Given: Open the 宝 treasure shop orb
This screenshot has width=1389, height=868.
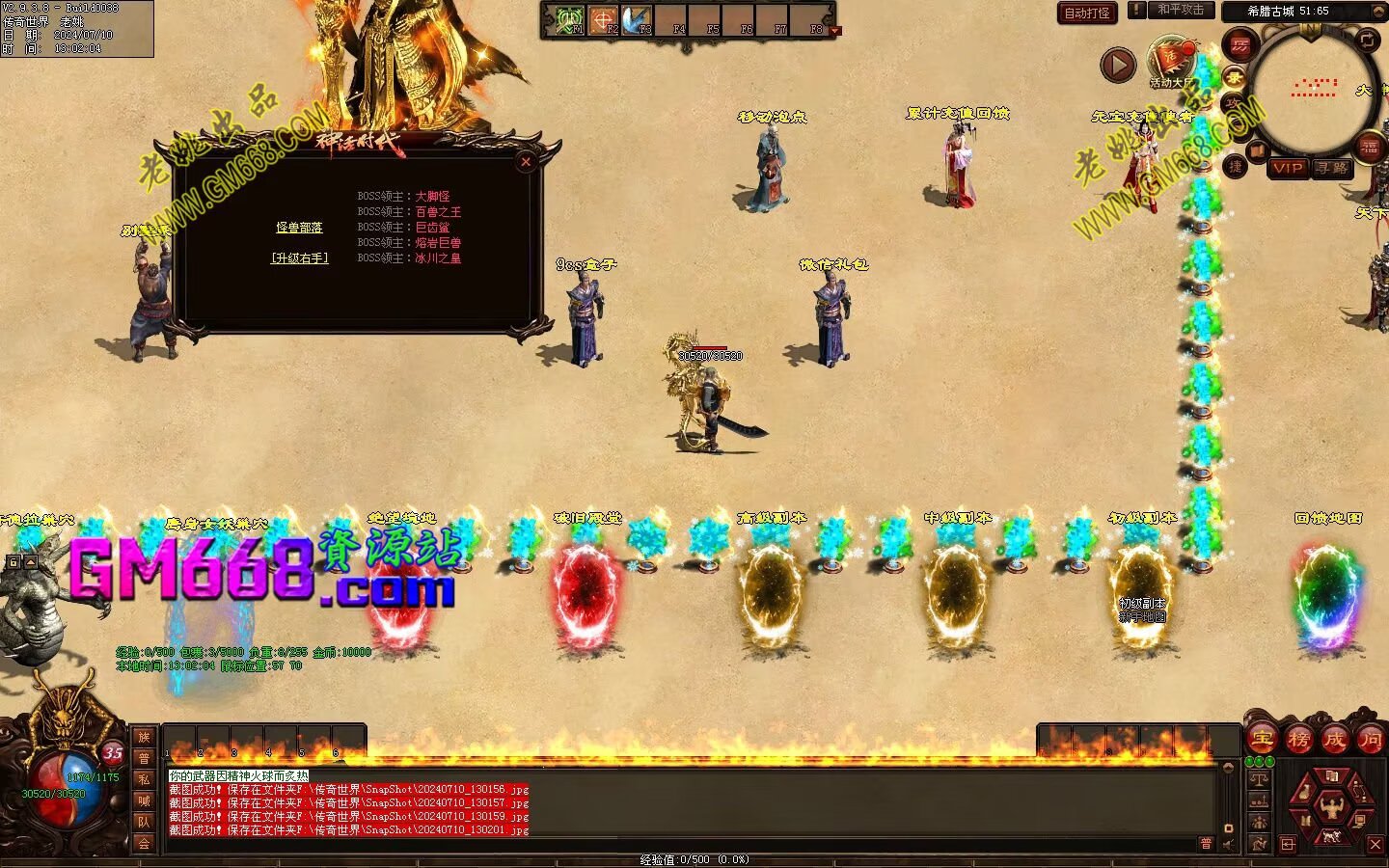Looking at the screenshot, I should (1262, 740).
